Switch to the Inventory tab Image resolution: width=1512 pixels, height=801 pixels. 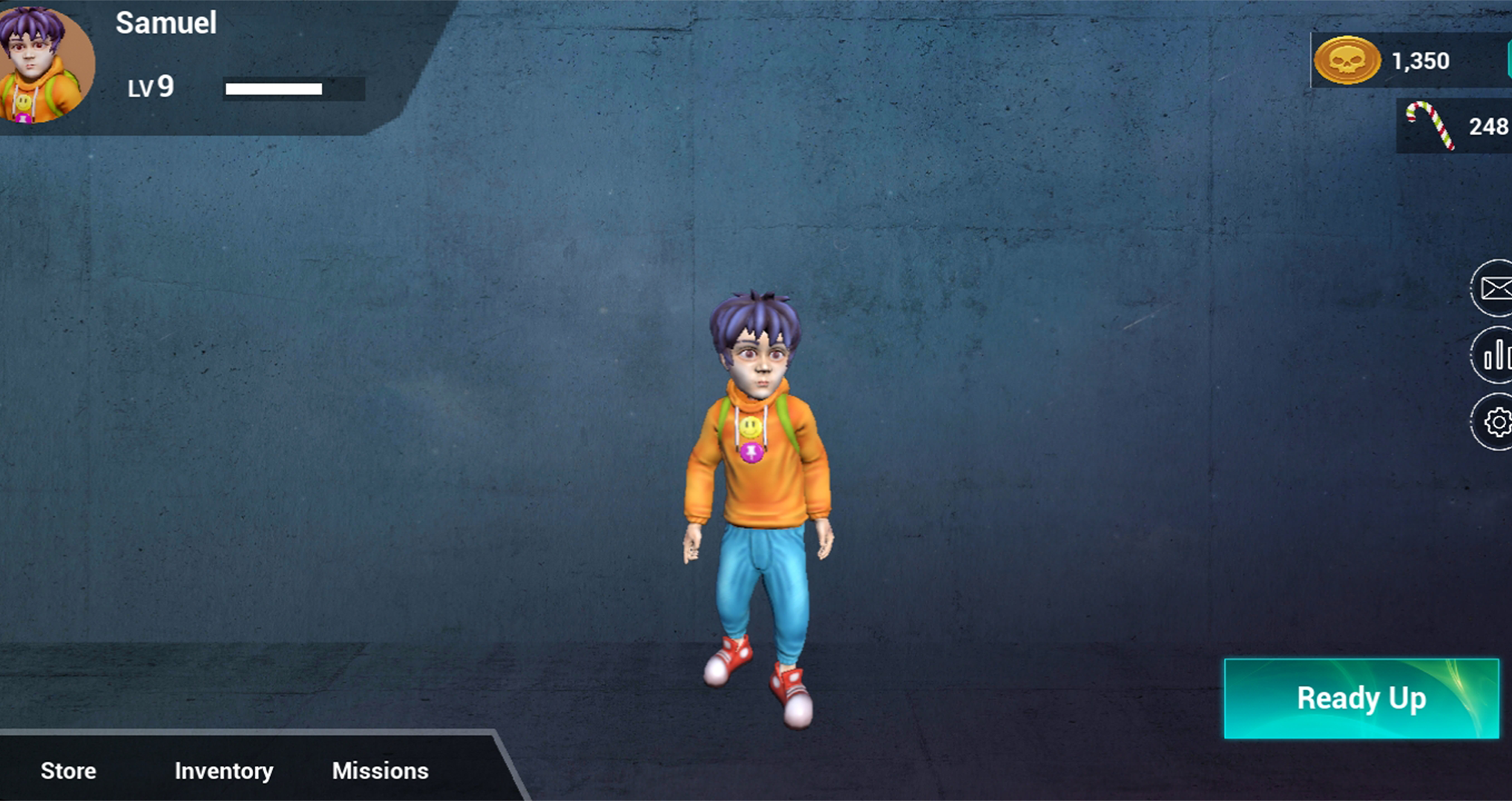(223, 771)
